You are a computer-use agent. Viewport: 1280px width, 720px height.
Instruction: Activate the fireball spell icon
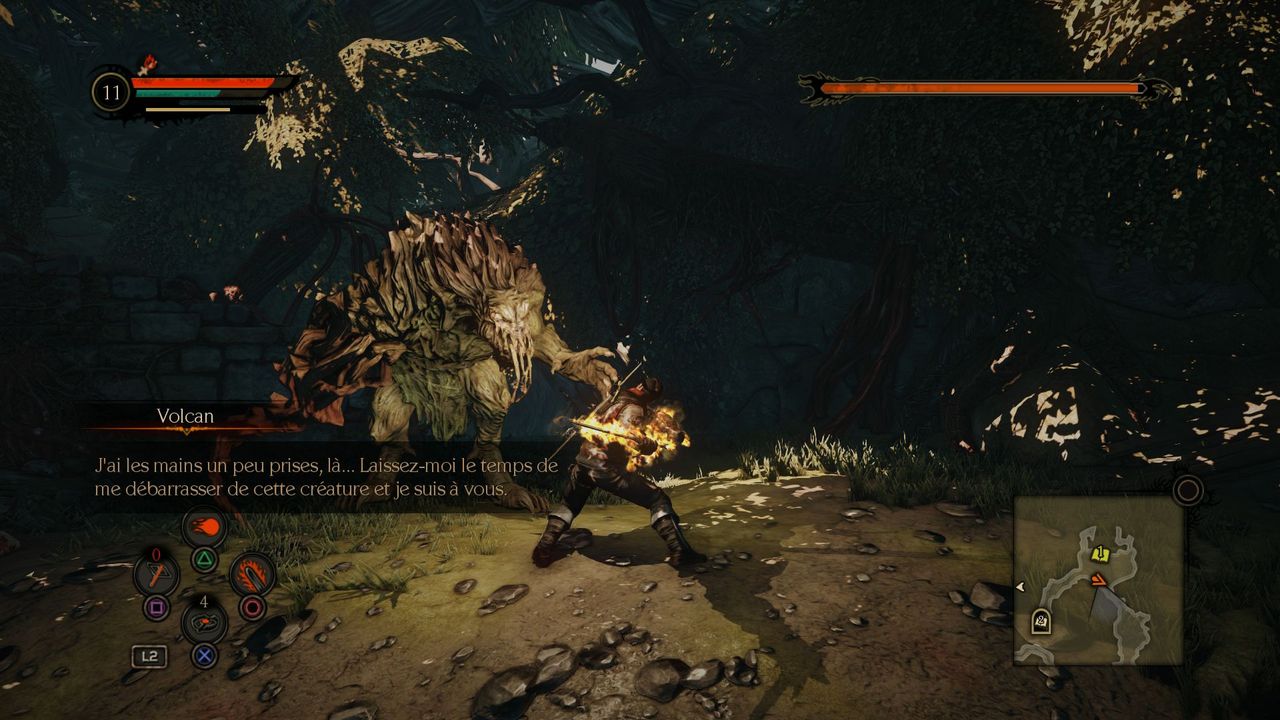[205, 527]
